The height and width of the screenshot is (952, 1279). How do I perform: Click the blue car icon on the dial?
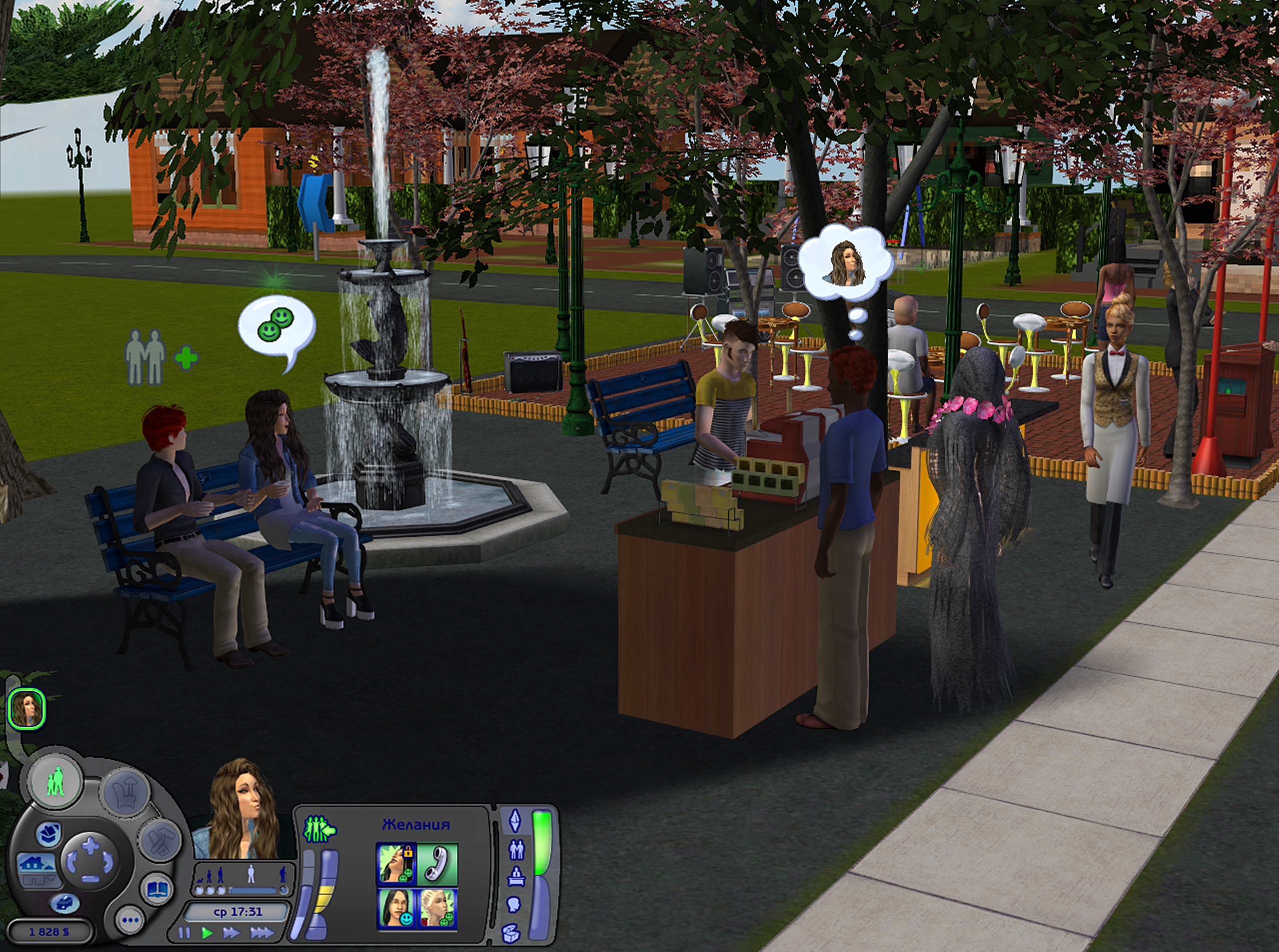(64, 903)
